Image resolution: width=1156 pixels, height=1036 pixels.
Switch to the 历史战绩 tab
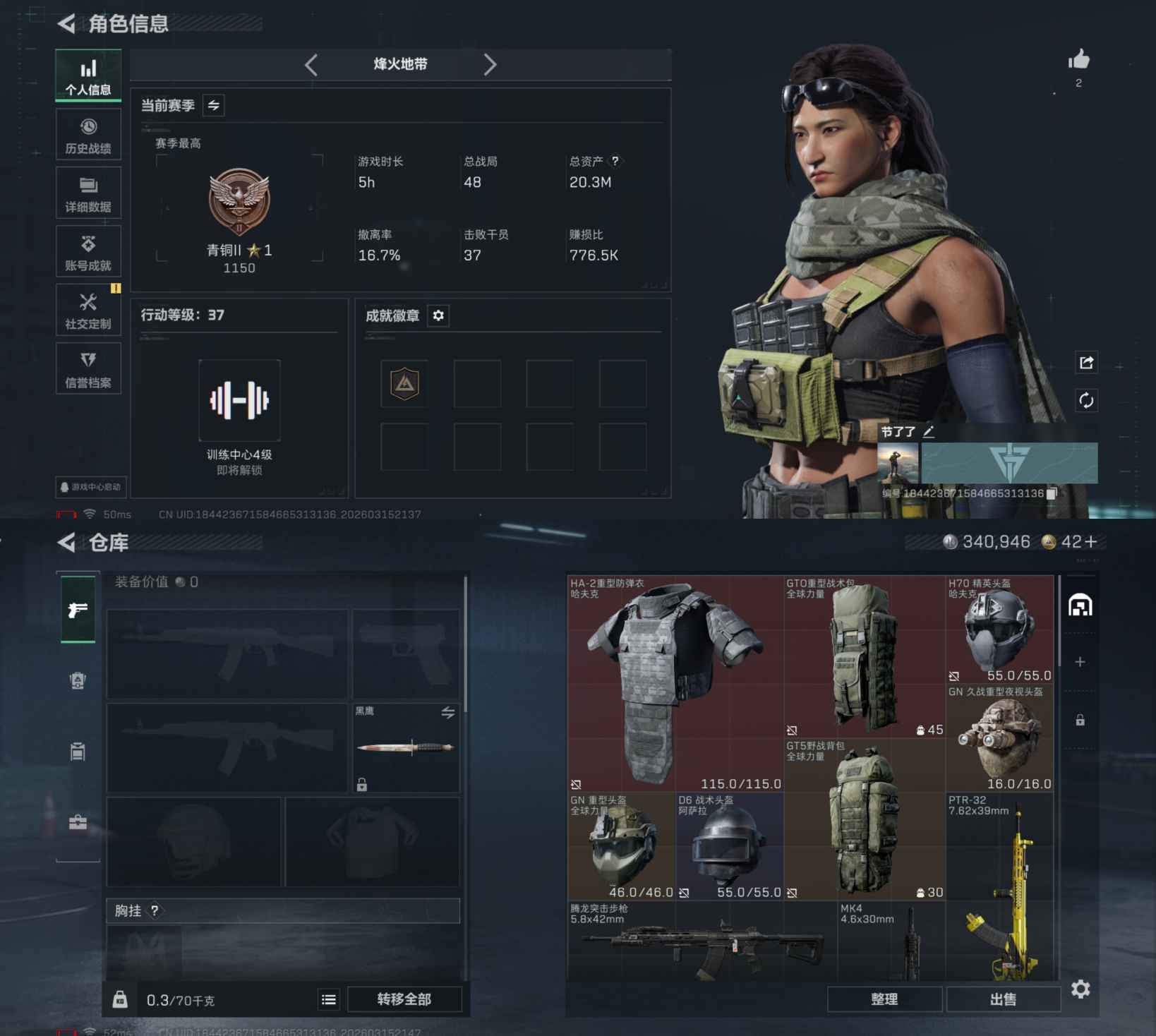(x=88, y=135)
